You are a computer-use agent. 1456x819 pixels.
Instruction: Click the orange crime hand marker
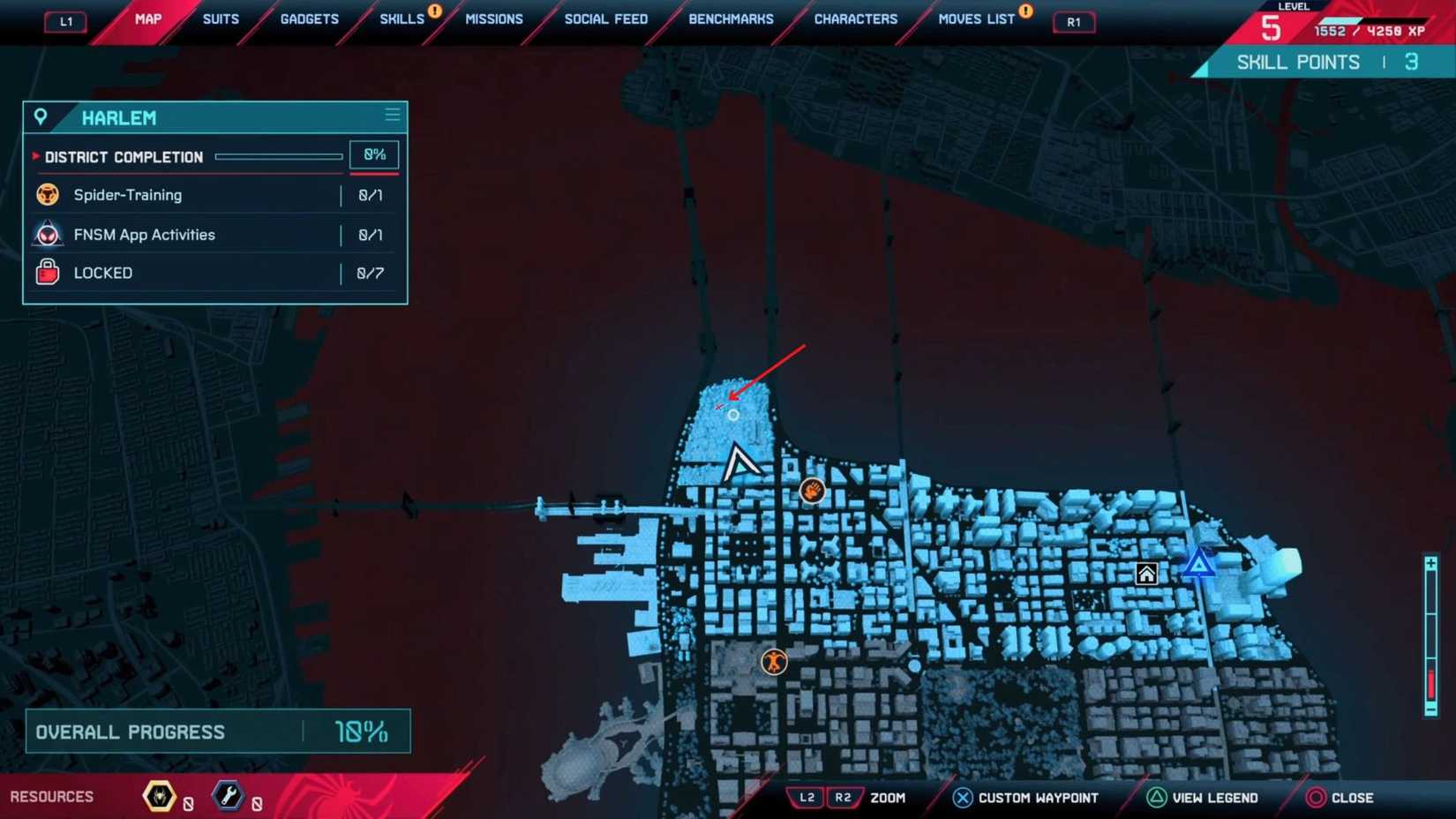(x=812, y=491)
